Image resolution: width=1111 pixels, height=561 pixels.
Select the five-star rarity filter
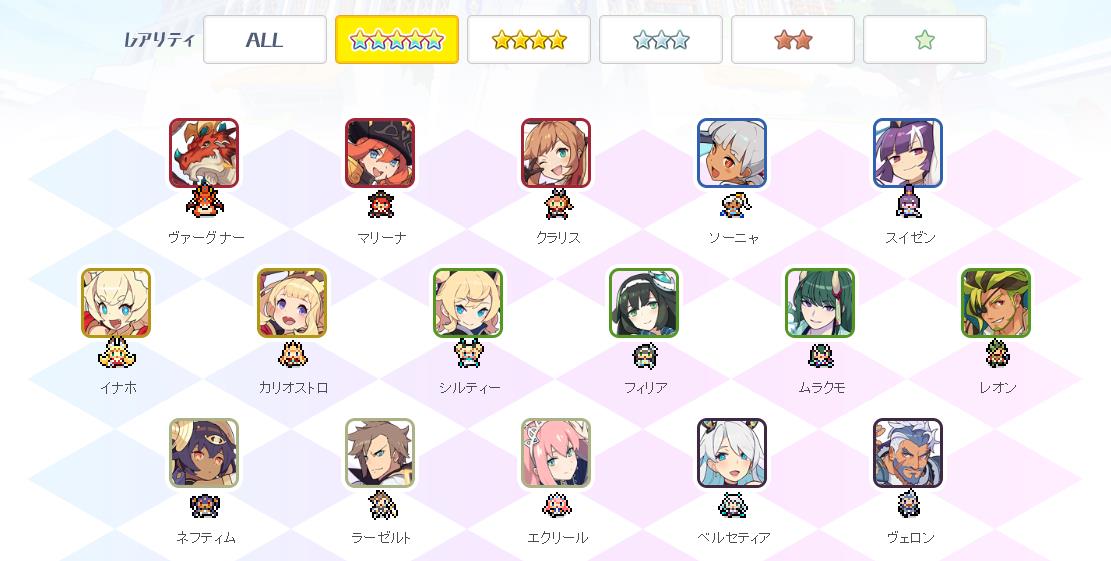coord(397,40)
